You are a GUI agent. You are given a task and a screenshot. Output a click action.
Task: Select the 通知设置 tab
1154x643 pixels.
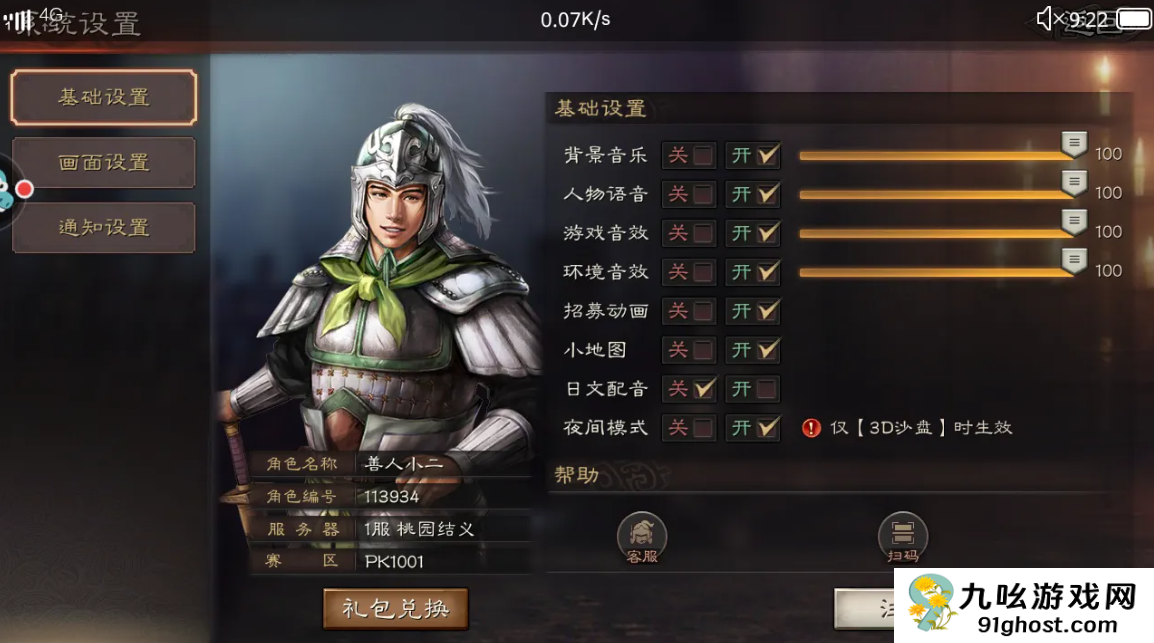104,228
